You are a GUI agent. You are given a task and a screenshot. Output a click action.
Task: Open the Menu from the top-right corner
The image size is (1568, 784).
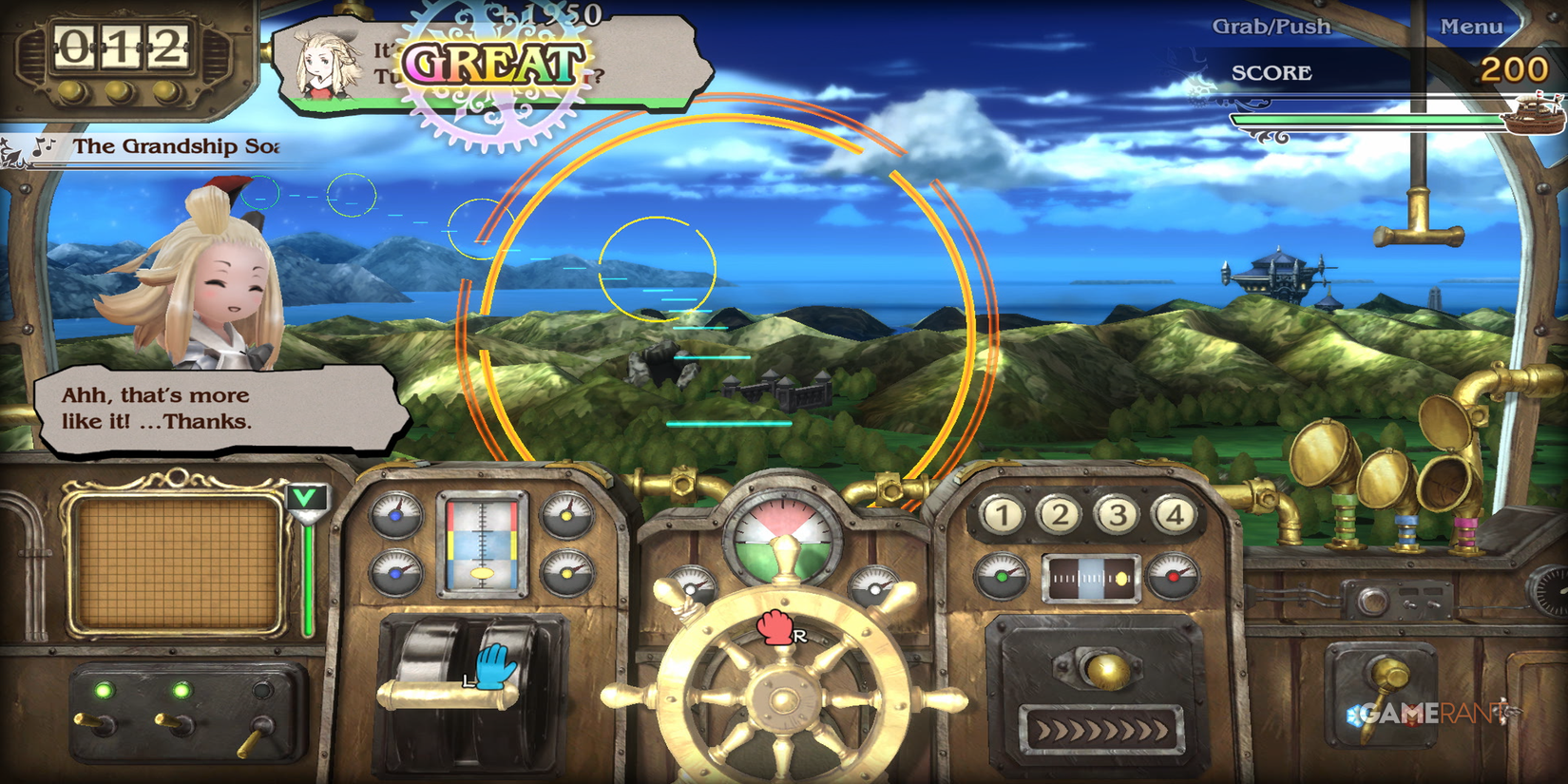(x=1474, y=27)
